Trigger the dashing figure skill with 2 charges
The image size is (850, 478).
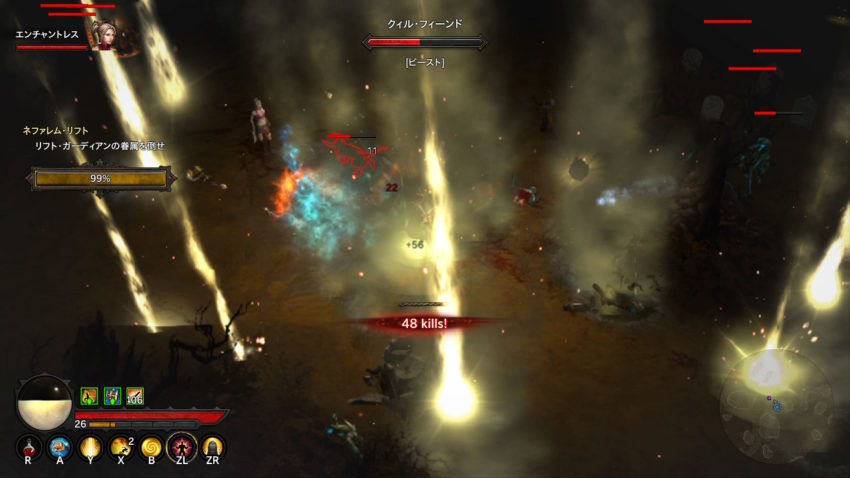pos(122,446)
